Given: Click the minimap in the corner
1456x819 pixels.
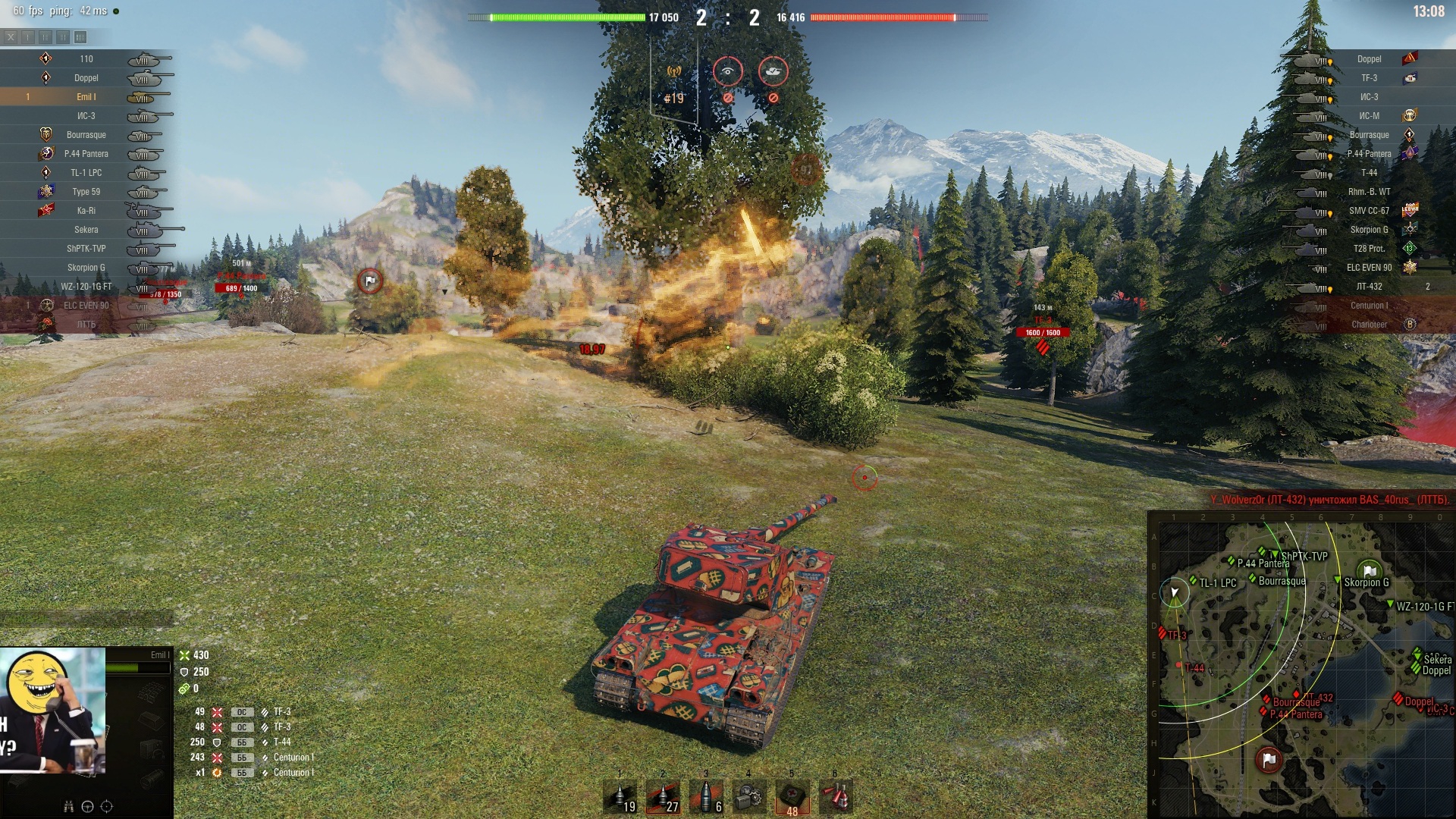Looking at the screenshot, I should click(x=1301, y=667).
